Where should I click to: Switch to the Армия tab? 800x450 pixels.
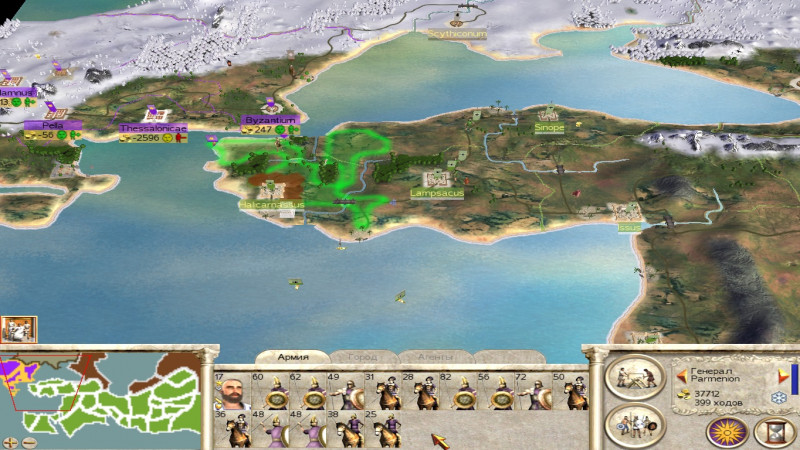coord(294,357)
